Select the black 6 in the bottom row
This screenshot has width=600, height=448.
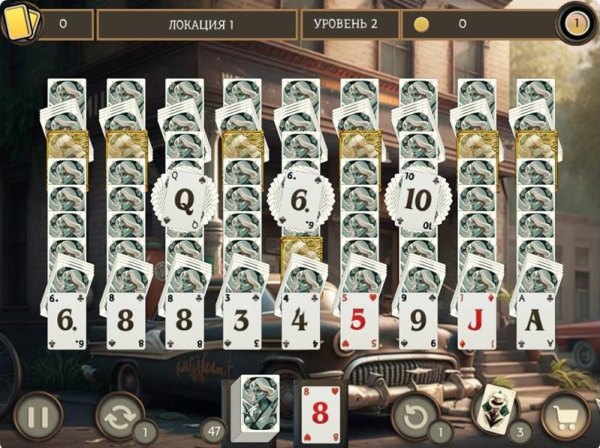pos(69,320)
